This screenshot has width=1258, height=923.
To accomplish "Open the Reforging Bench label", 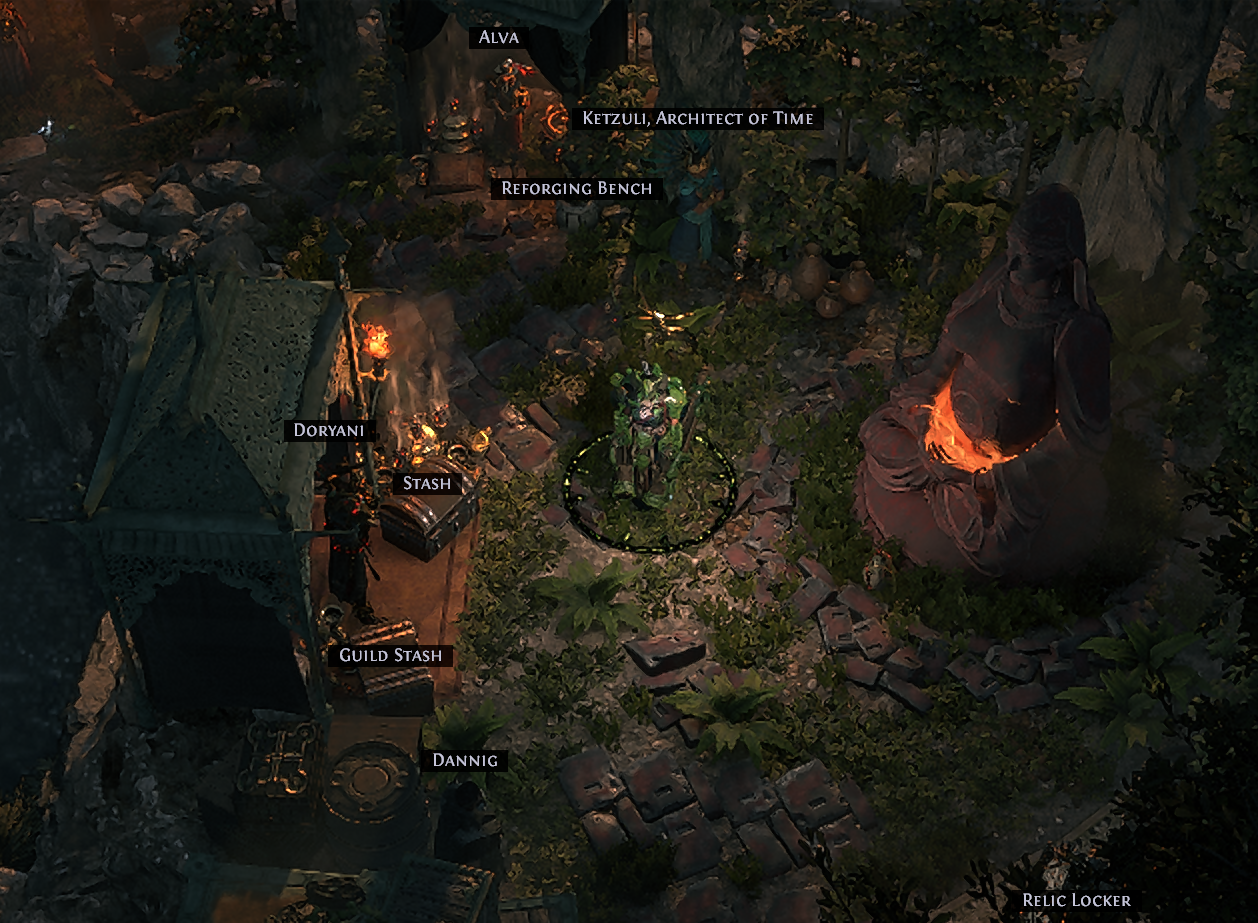I will click(576, 188).
